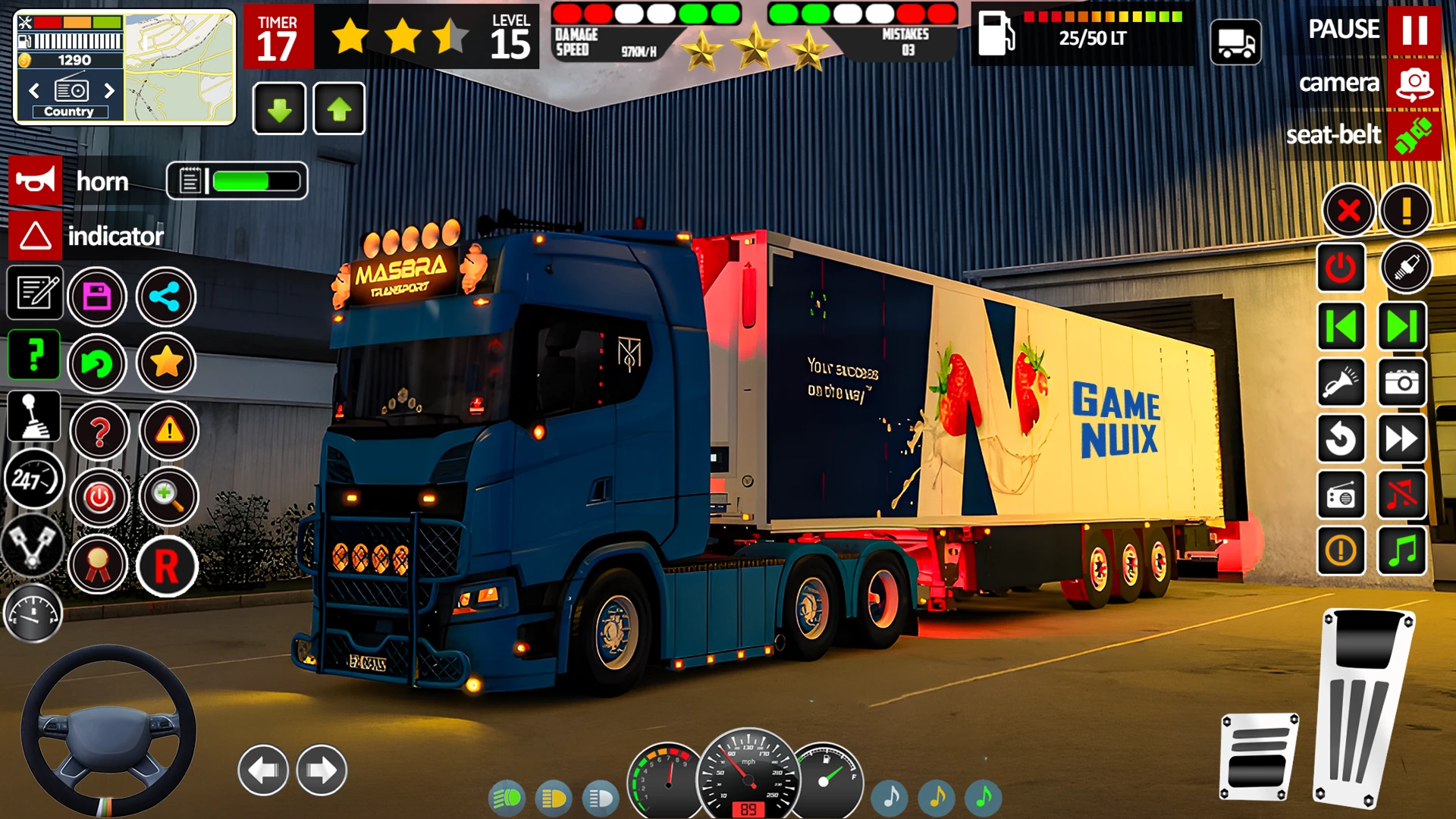This screenshot has width=1456, height=819.
Task: Sound the horn button
Action: point(35,181)
